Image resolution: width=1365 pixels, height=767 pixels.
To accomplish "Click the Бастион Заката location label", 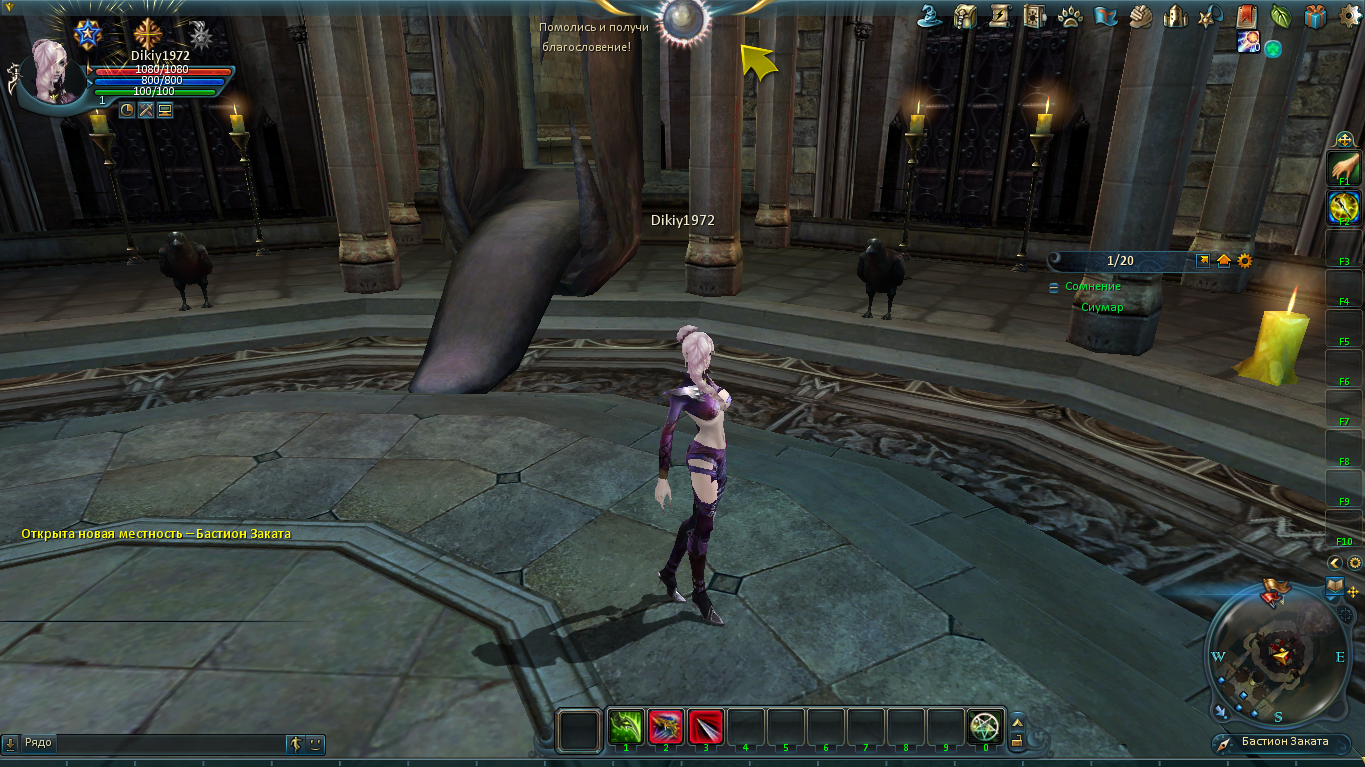I will point(1285,742).
